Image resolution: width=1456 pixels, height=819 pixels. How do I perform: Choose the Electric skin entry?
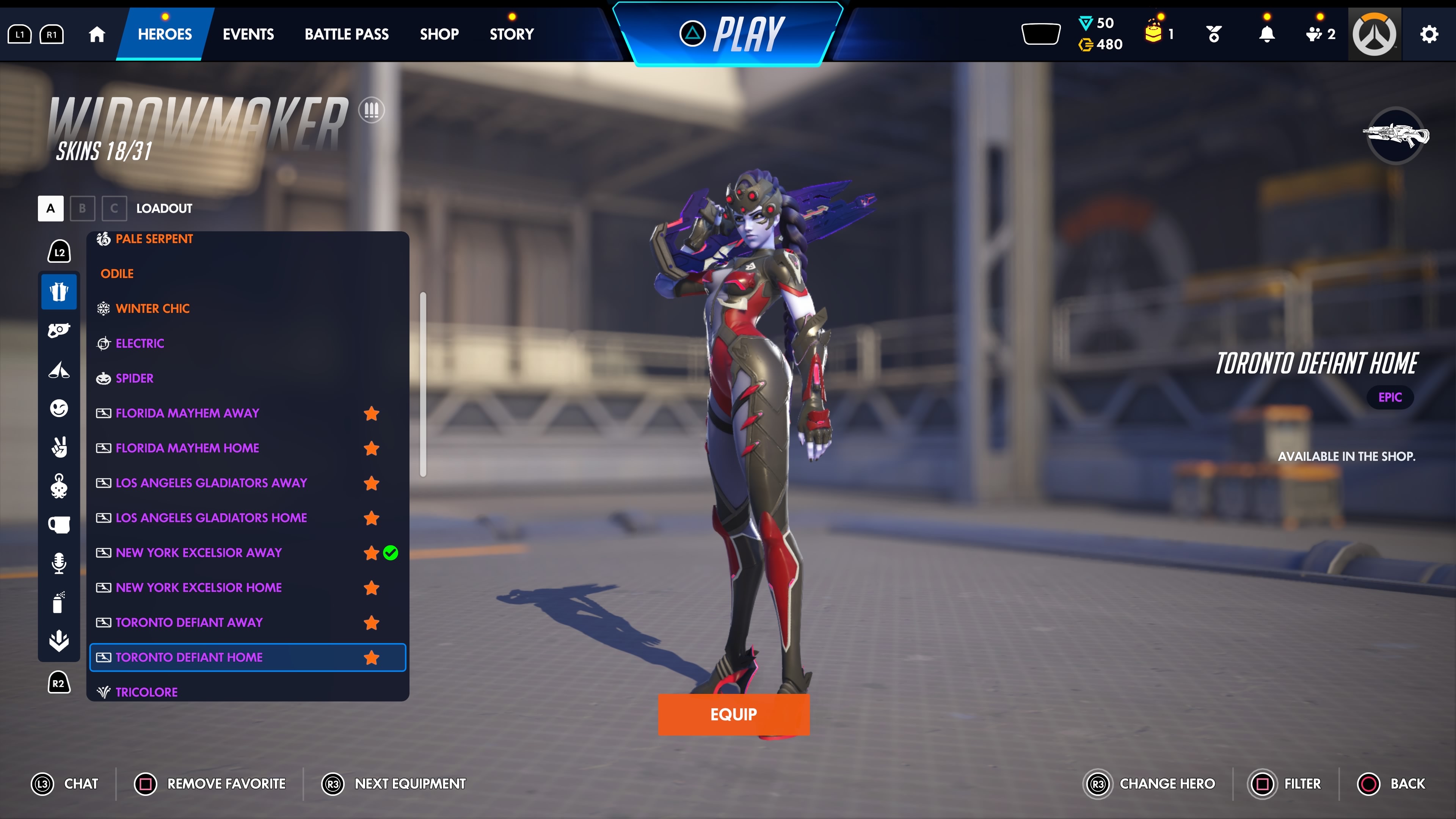(140, 344)
